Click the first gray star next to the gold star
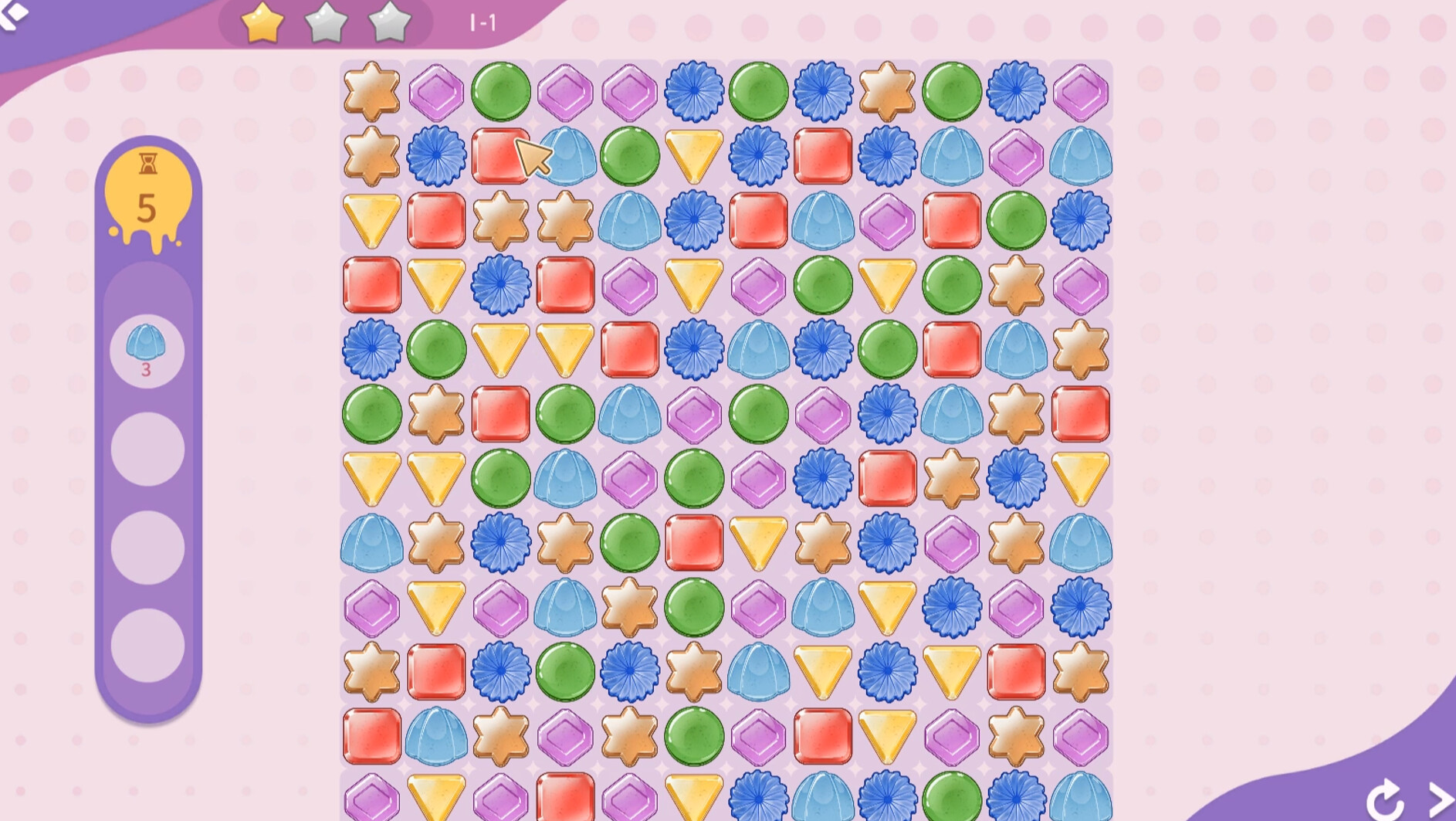The height and width of the screenshot is (821, 1456). click(x=327, y=23)
